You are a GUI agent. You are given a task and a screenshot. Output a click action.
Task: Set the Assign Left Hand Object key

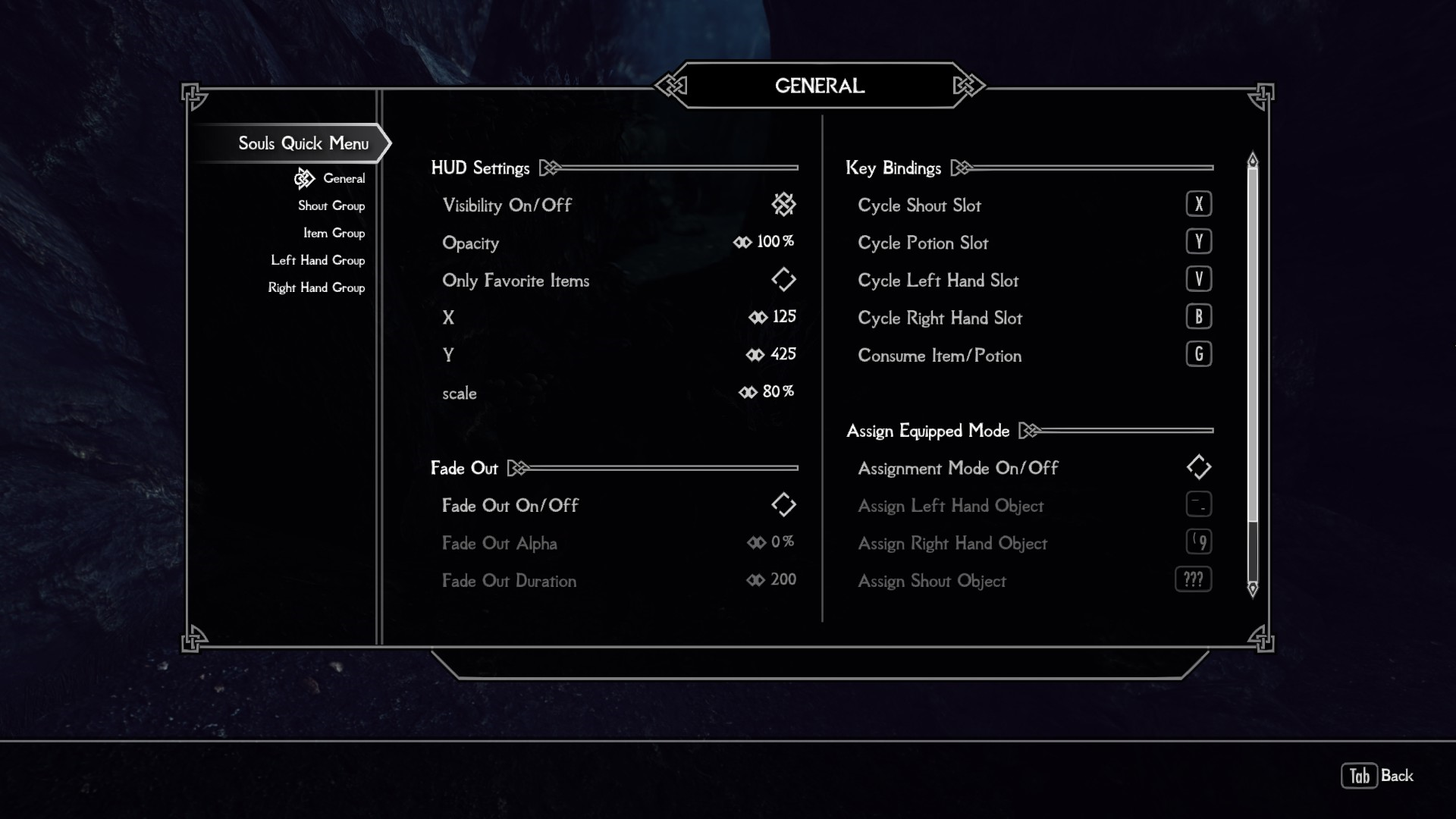[1199, 504]
